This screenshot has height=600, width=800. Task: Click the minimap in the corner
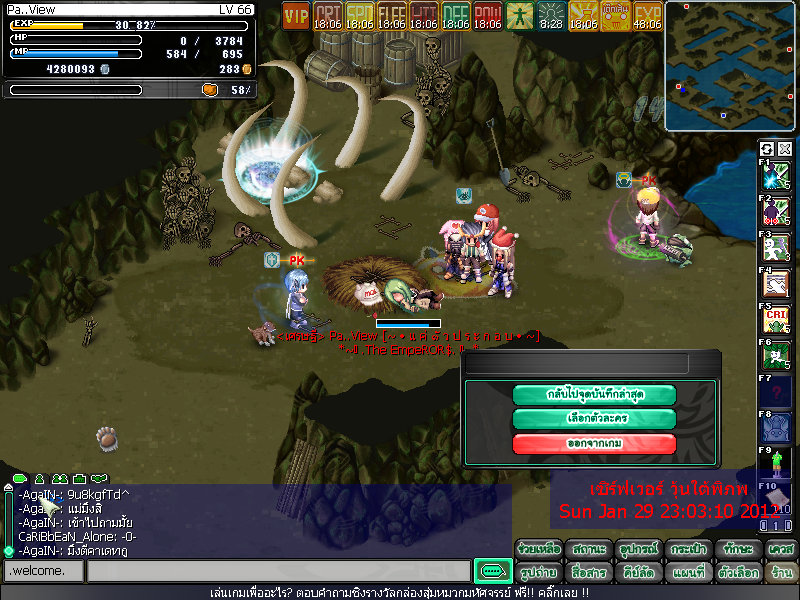pyautogui.click(x=730, y=66)
